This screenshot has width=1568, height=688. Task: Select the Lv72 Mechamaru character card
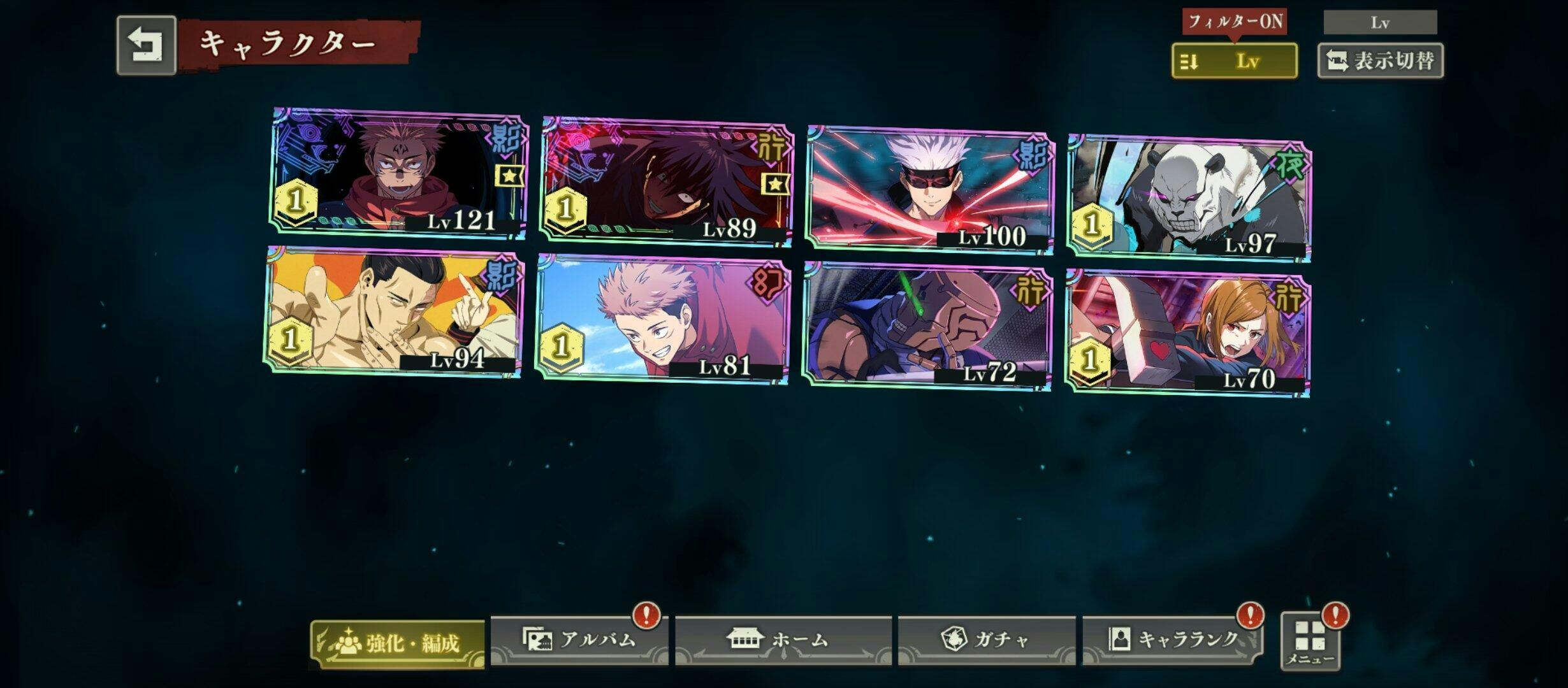click(x=926, y=325)
